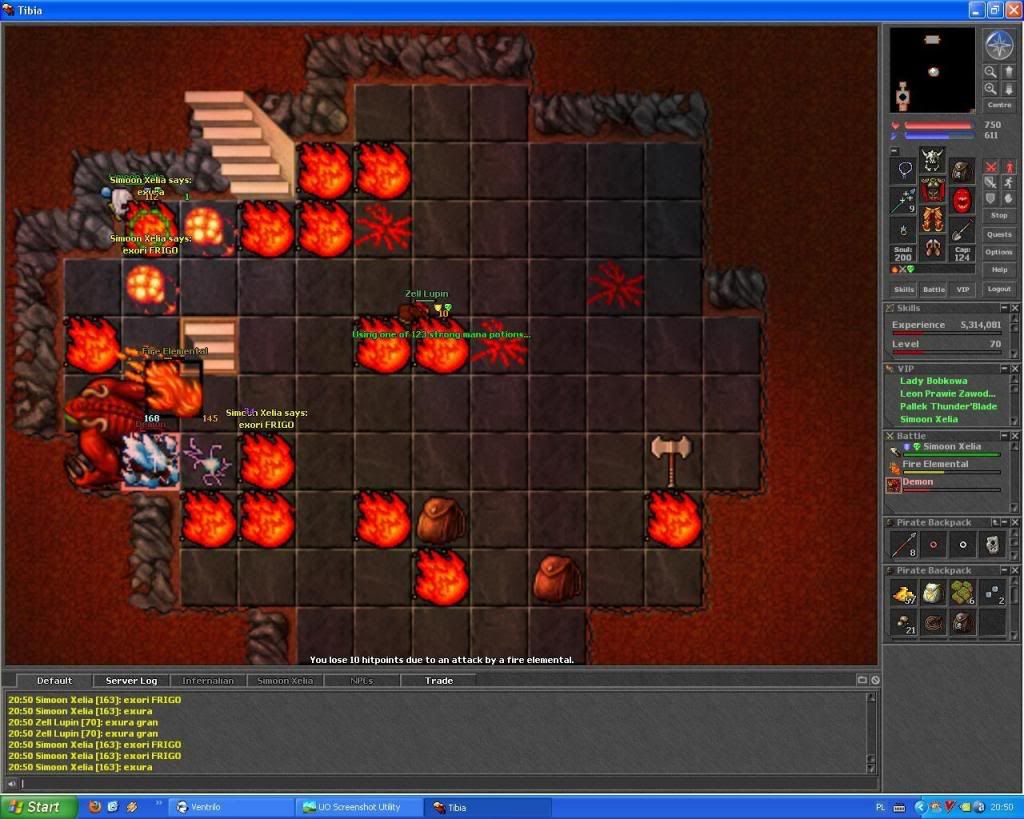Click the compass rose on the minimap panel

coord(999,45)
